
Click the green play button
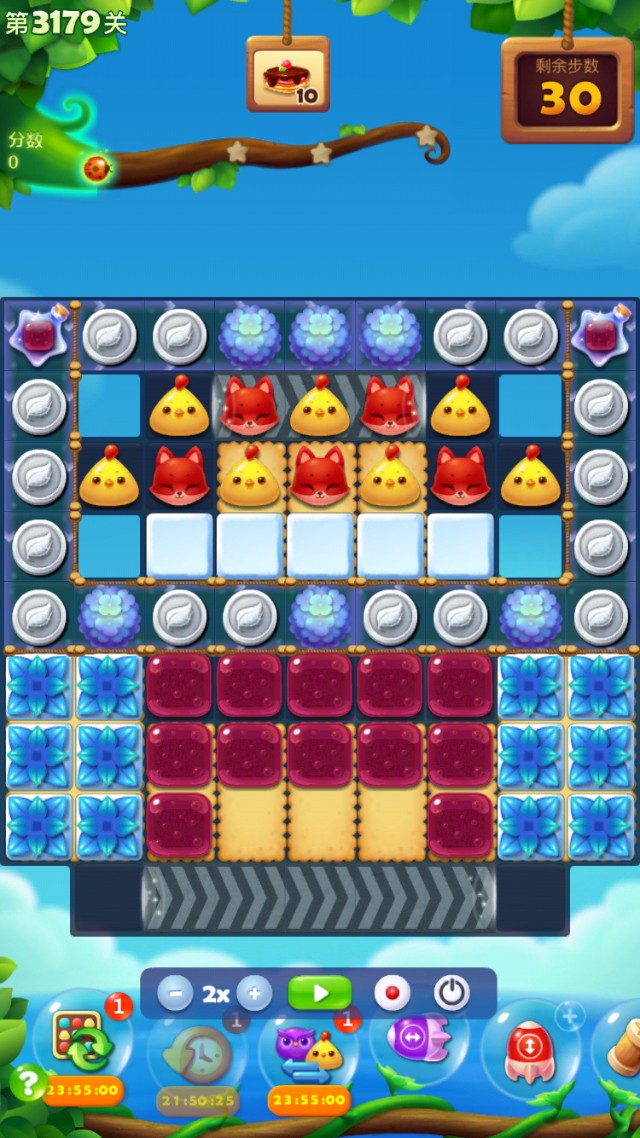click(x=320, y=993)
